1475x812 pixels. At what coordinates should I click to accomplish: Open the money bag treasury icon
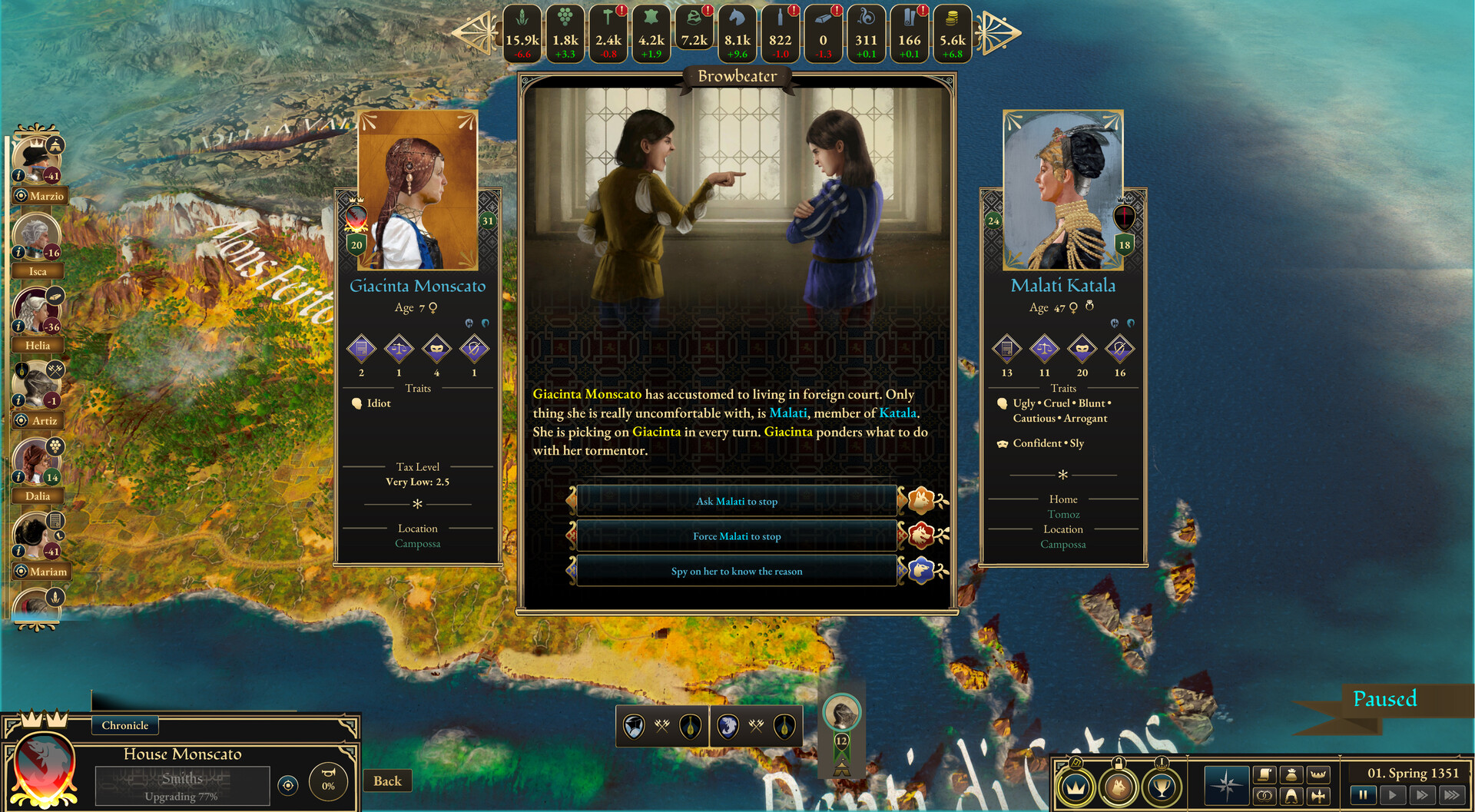(x=1293, y=774)
